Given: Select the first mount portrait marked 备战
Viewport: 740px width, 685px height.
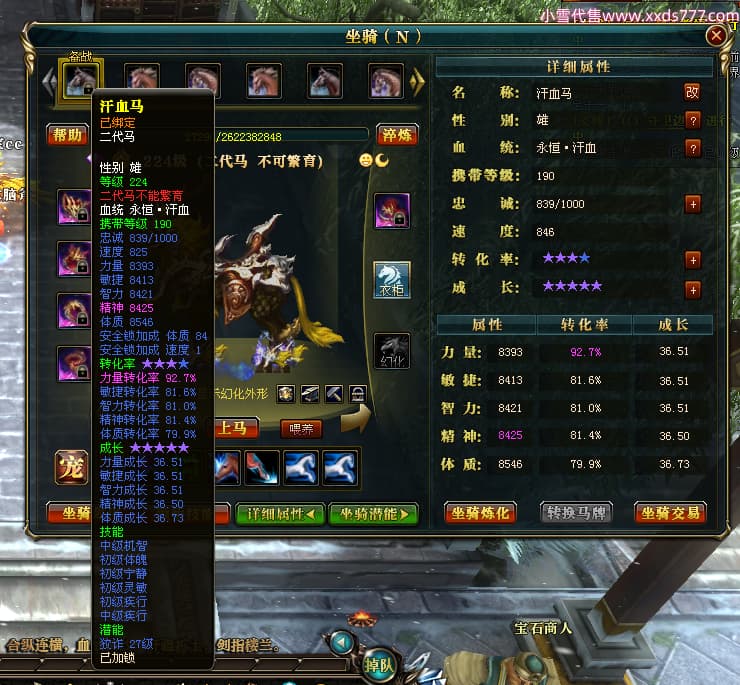Looking at the screenshot, I should click(79, 79).
